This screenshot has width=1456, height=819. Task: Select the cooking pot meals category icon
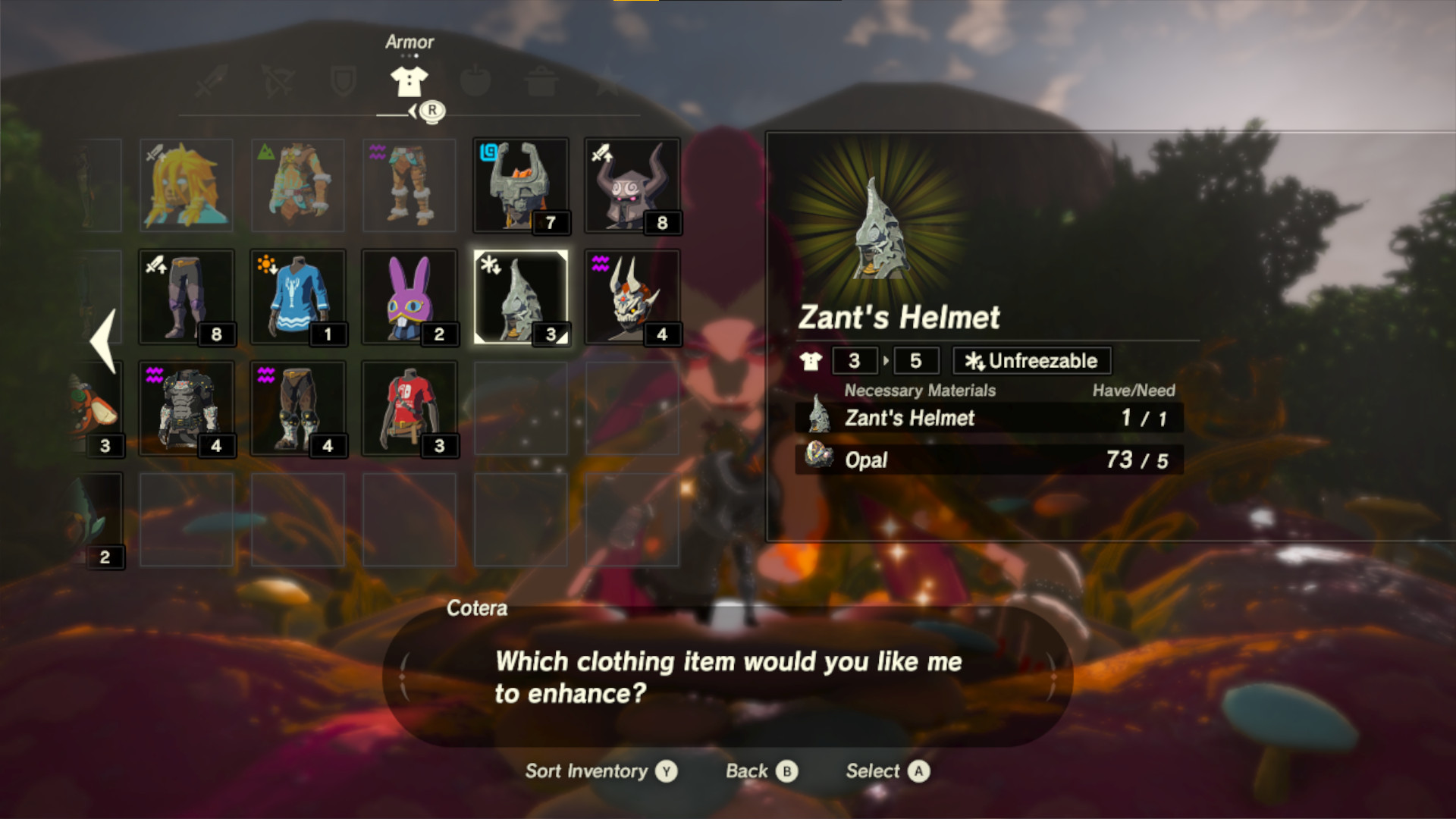[x=541, y=82]
